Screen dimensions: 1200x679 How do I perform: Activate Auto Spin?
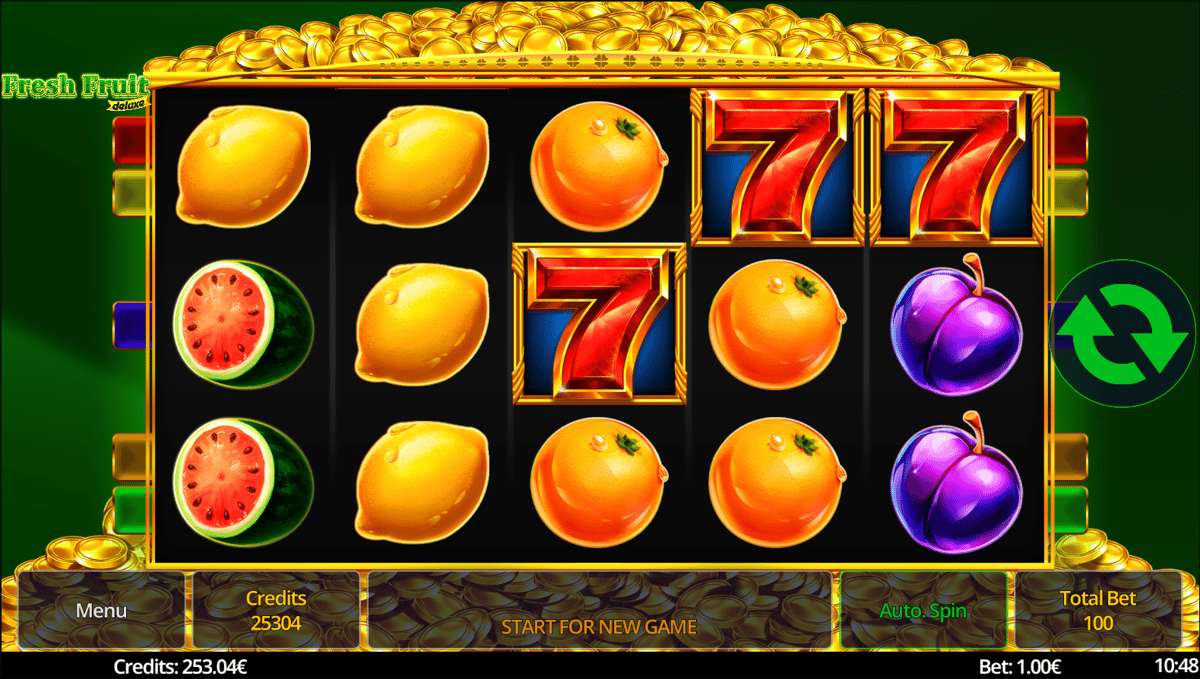(x=923, y=610)
